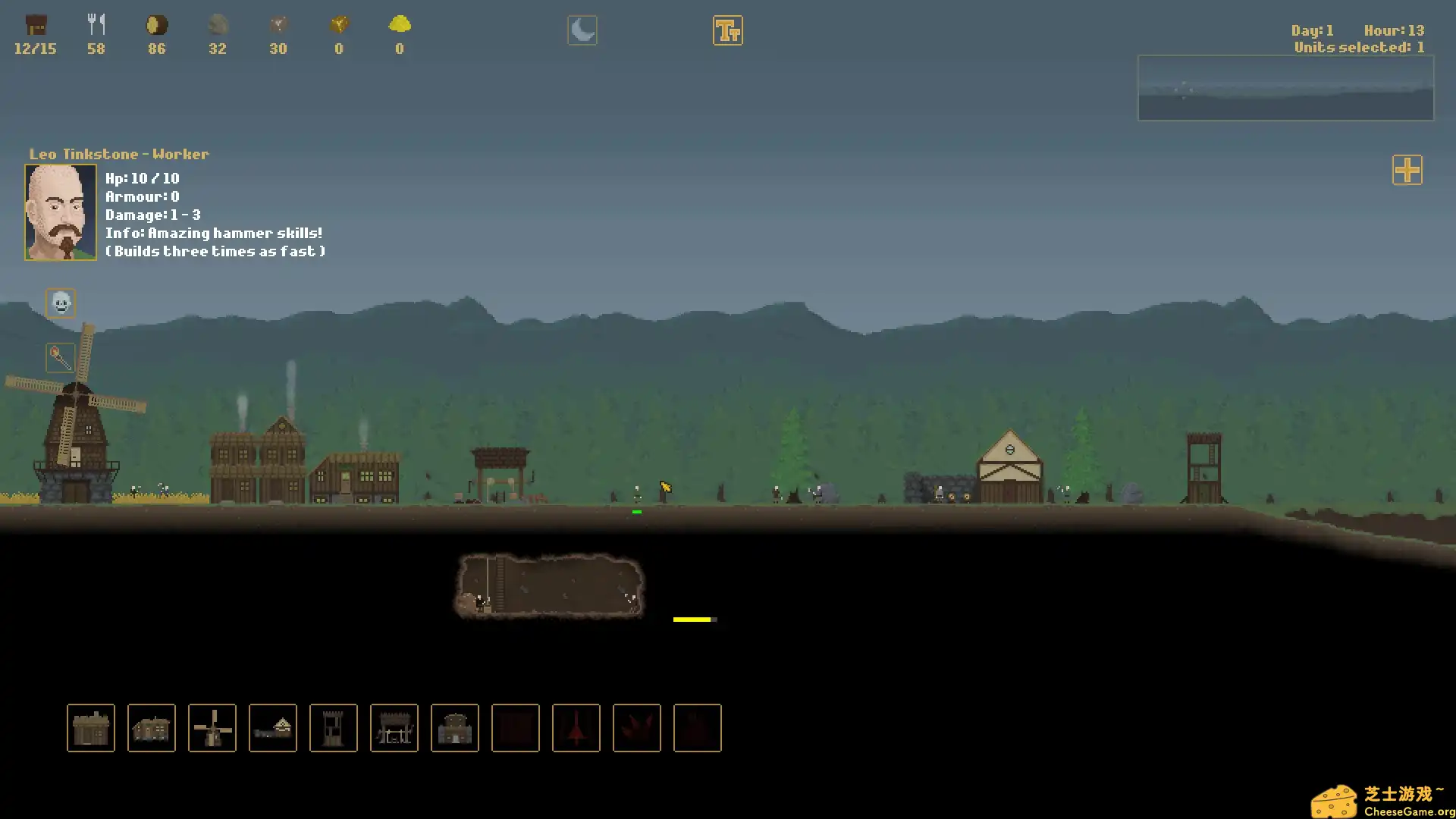This screenshot has height=819, width=1456.
Task: Toggle night mode with the moon icon
Action: pos(582,30)
